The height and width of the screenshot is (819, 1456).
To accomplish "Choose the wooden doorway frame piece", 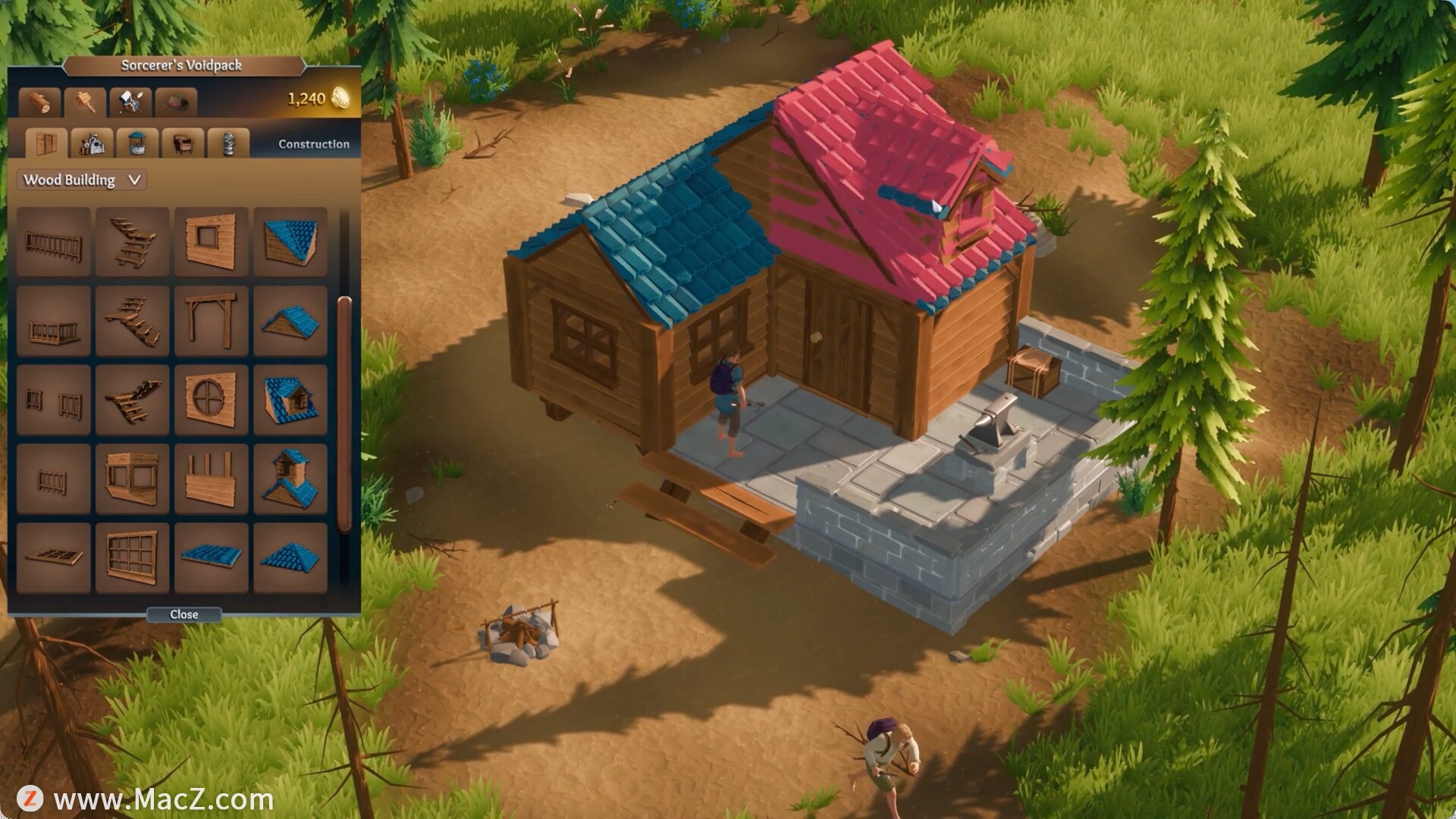I will 211,320.
